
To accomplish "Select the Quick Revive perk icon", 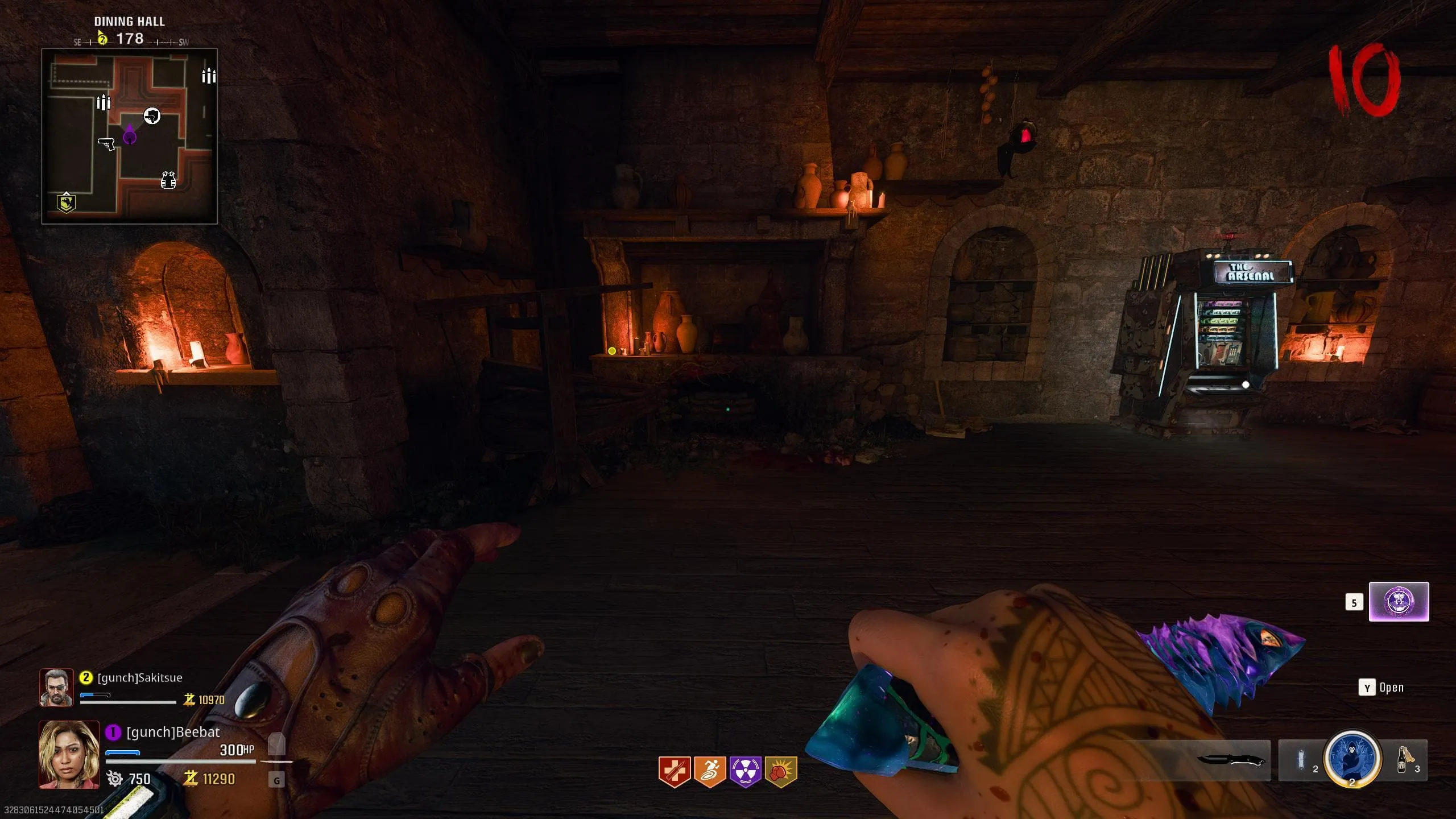I will (x=674, y=771).
